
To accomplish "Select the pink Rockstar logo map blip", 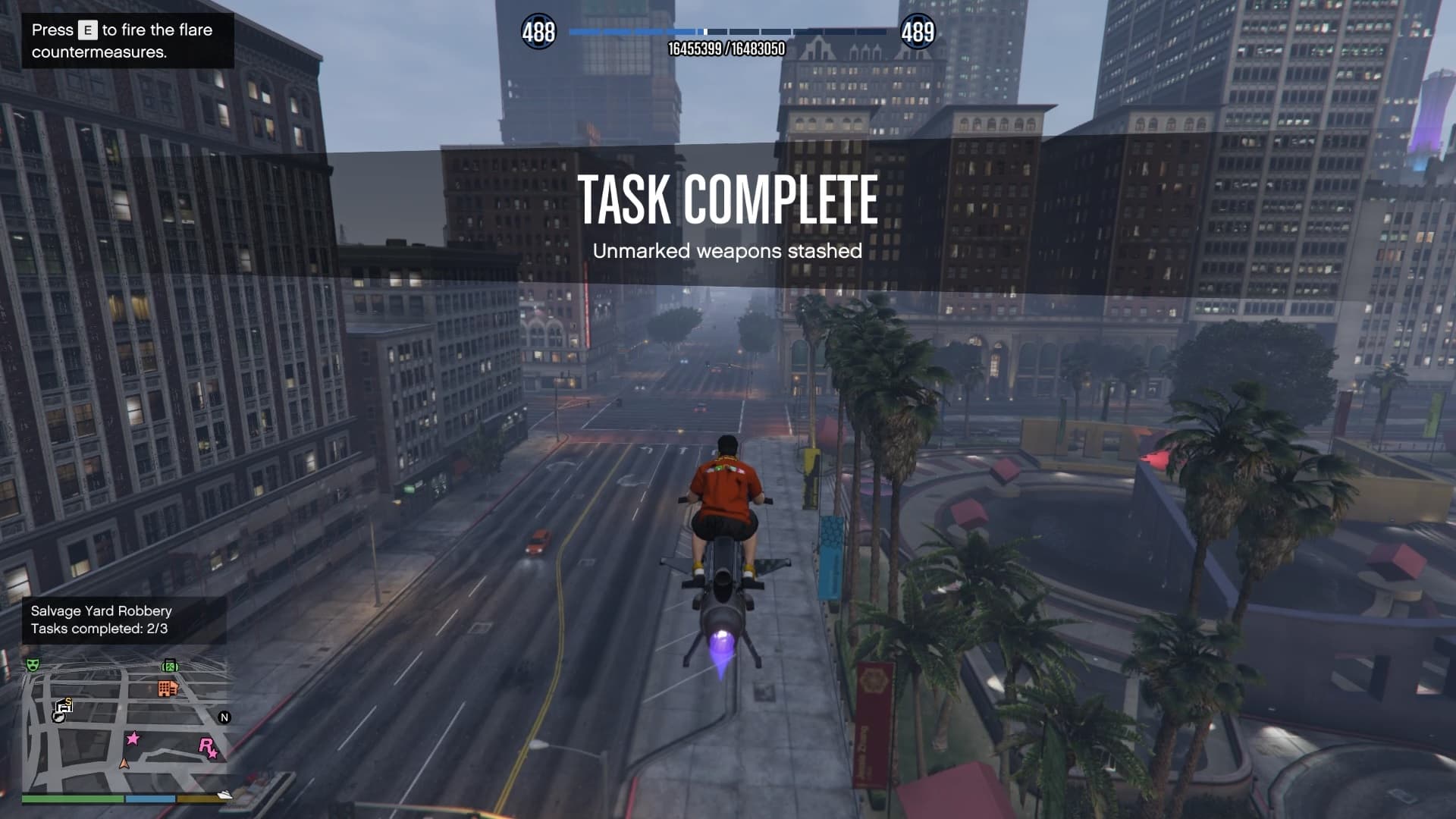I will 207,747.
